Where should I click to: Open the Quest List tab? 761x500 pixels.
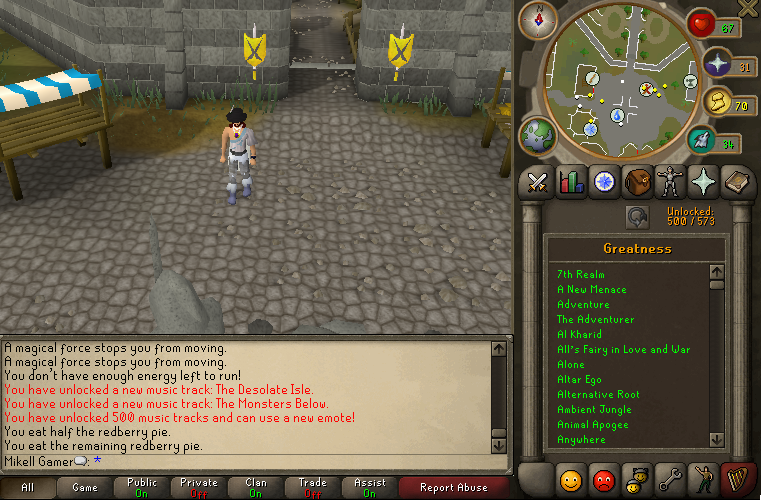(x=604, y=182)
